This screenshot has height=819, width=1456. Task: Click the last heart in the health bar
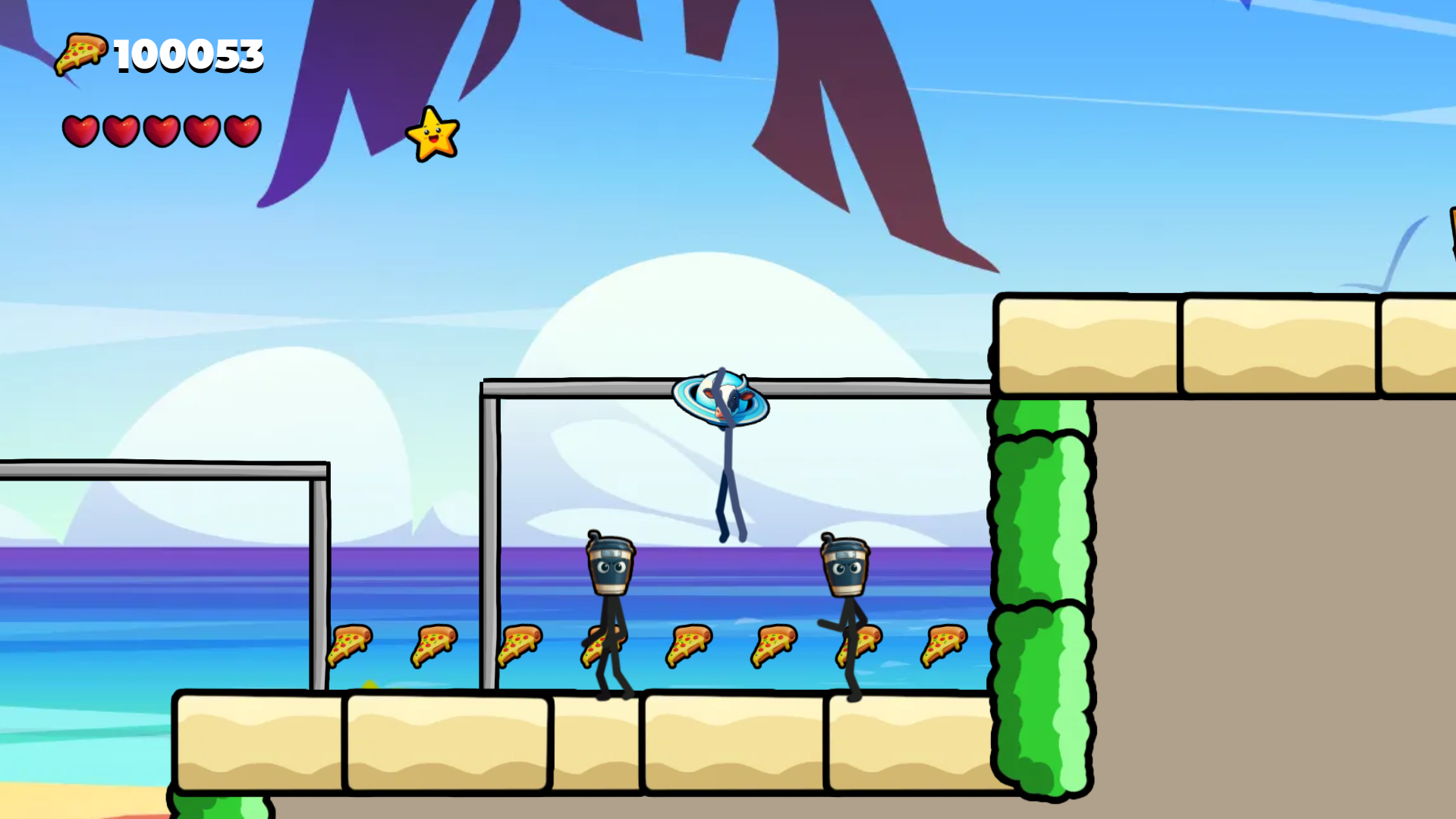(x=241, y=129)
